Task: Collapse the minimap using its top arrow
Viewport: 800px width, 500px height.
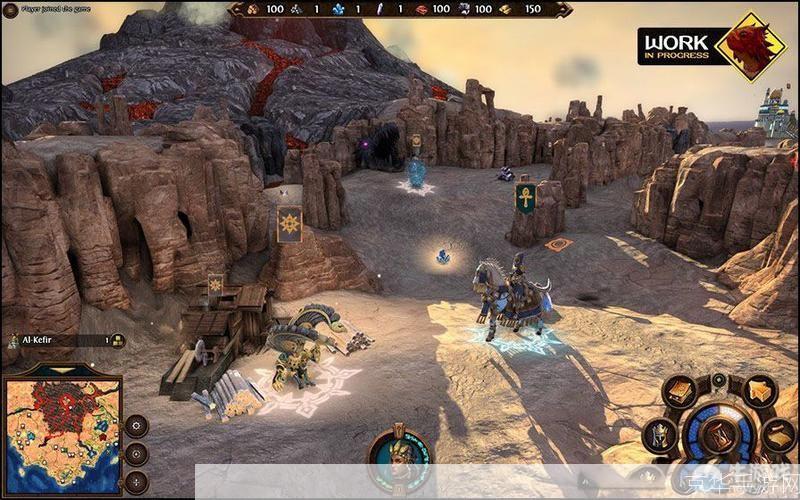Action: (x=61, y=370)
